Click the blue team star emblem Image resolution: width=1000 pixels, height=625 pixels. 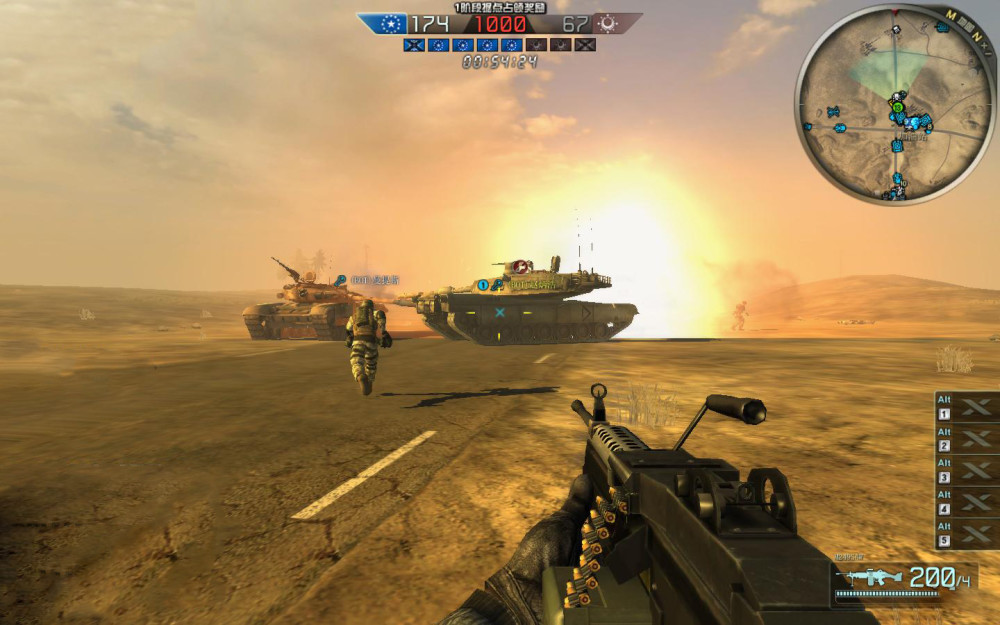click(x=389, y=23)
